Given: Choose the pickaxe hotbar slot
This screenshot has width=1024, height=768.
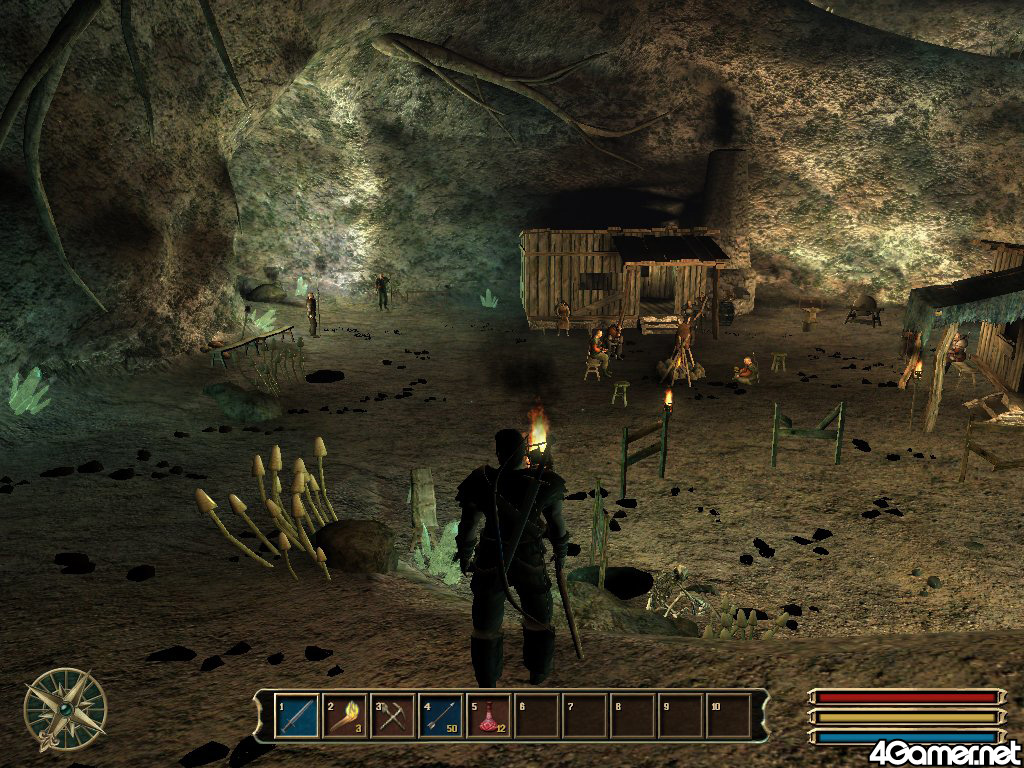Looking at the screenshot, I should click(393, 716).
